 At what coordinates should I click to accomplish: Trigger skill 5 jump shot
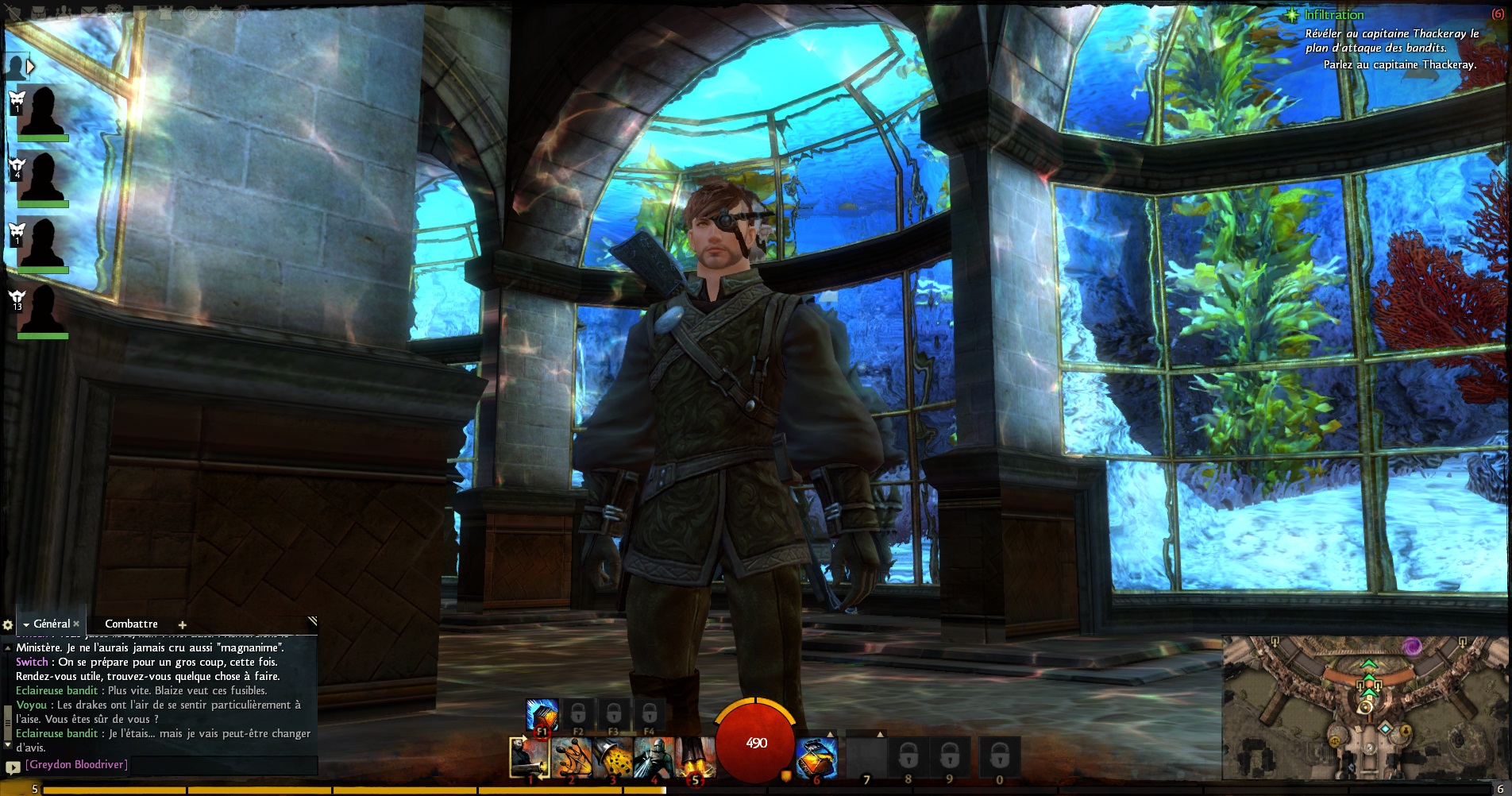pyautogui.click(x=696, y=757)
